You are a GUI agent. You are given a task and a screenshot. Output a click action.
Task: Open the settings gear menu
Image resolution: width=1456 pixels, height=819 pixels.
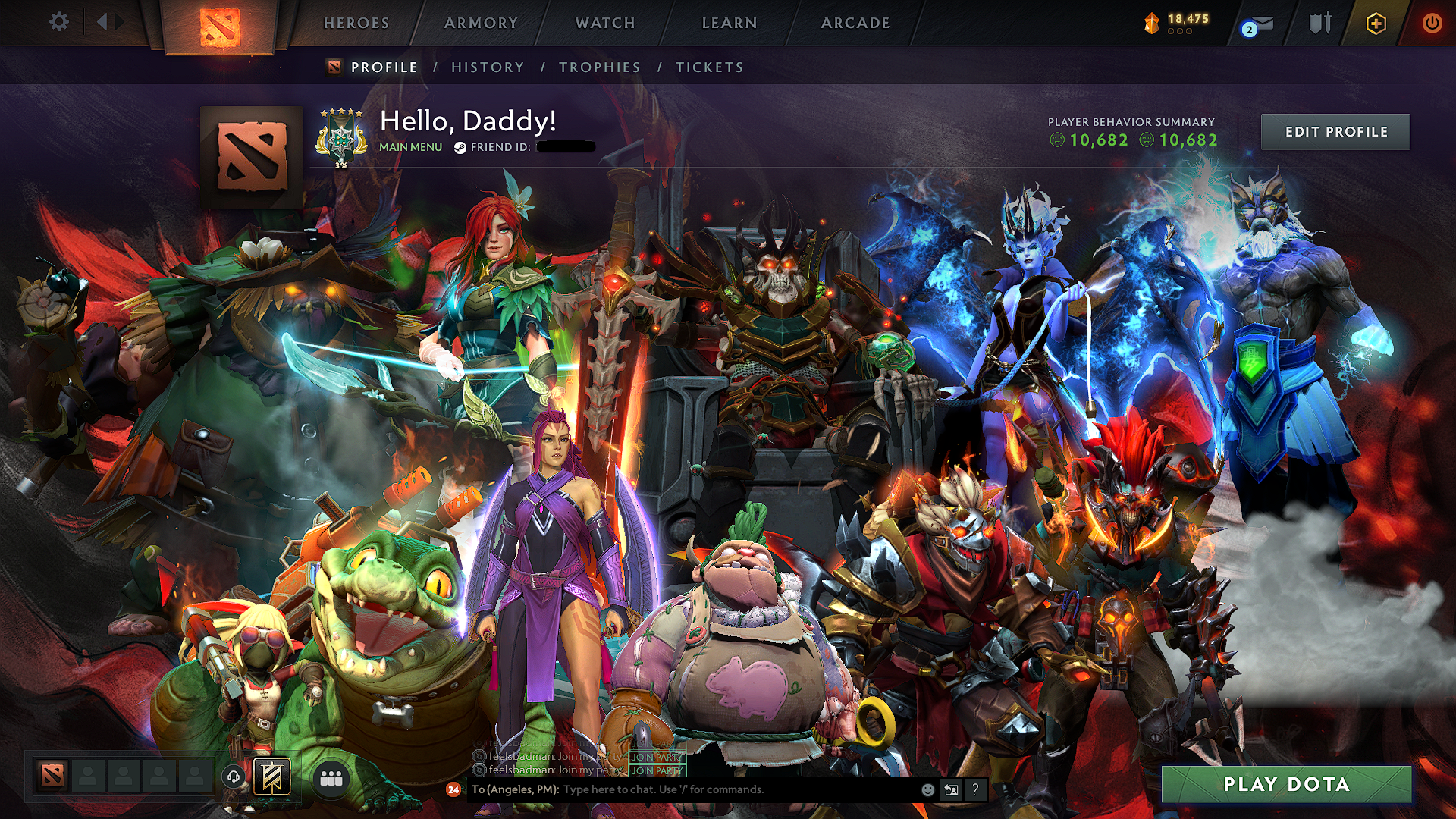pyautogui.click(x=58, y=22)
